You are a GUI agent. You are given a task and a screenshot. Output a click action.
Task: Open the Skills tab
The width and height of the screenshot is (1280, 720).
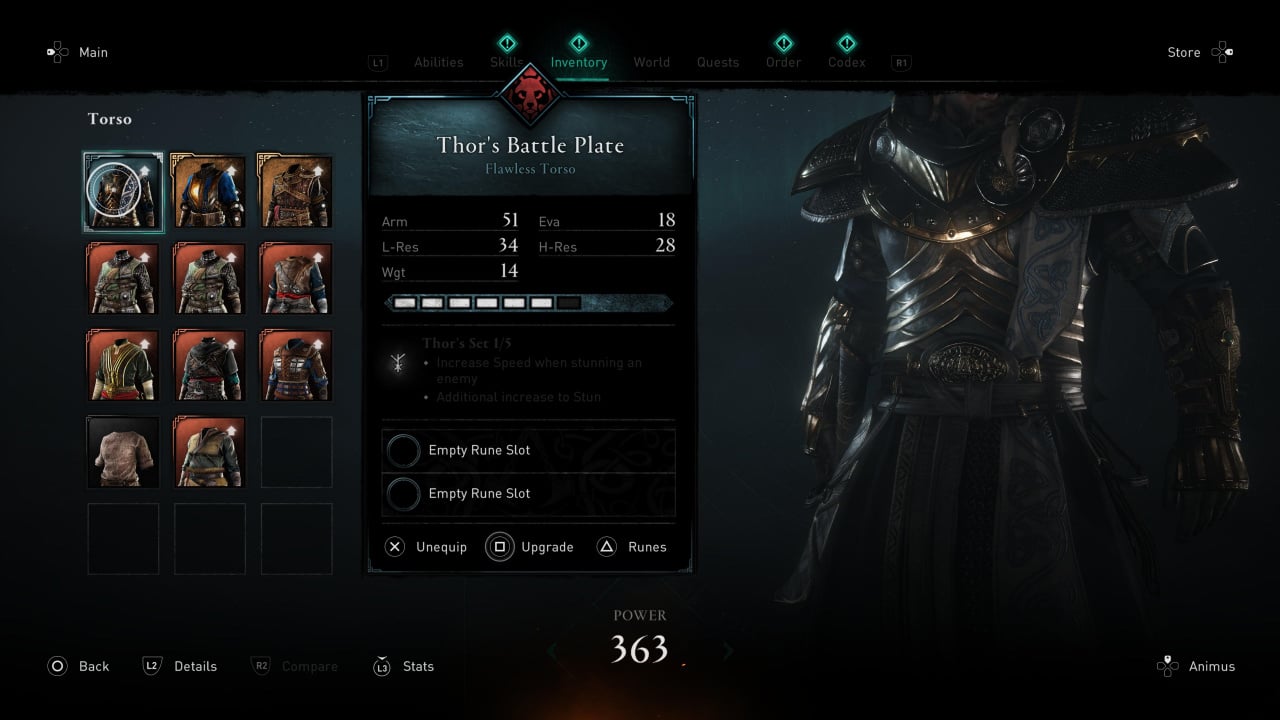(x=507, y=62)
